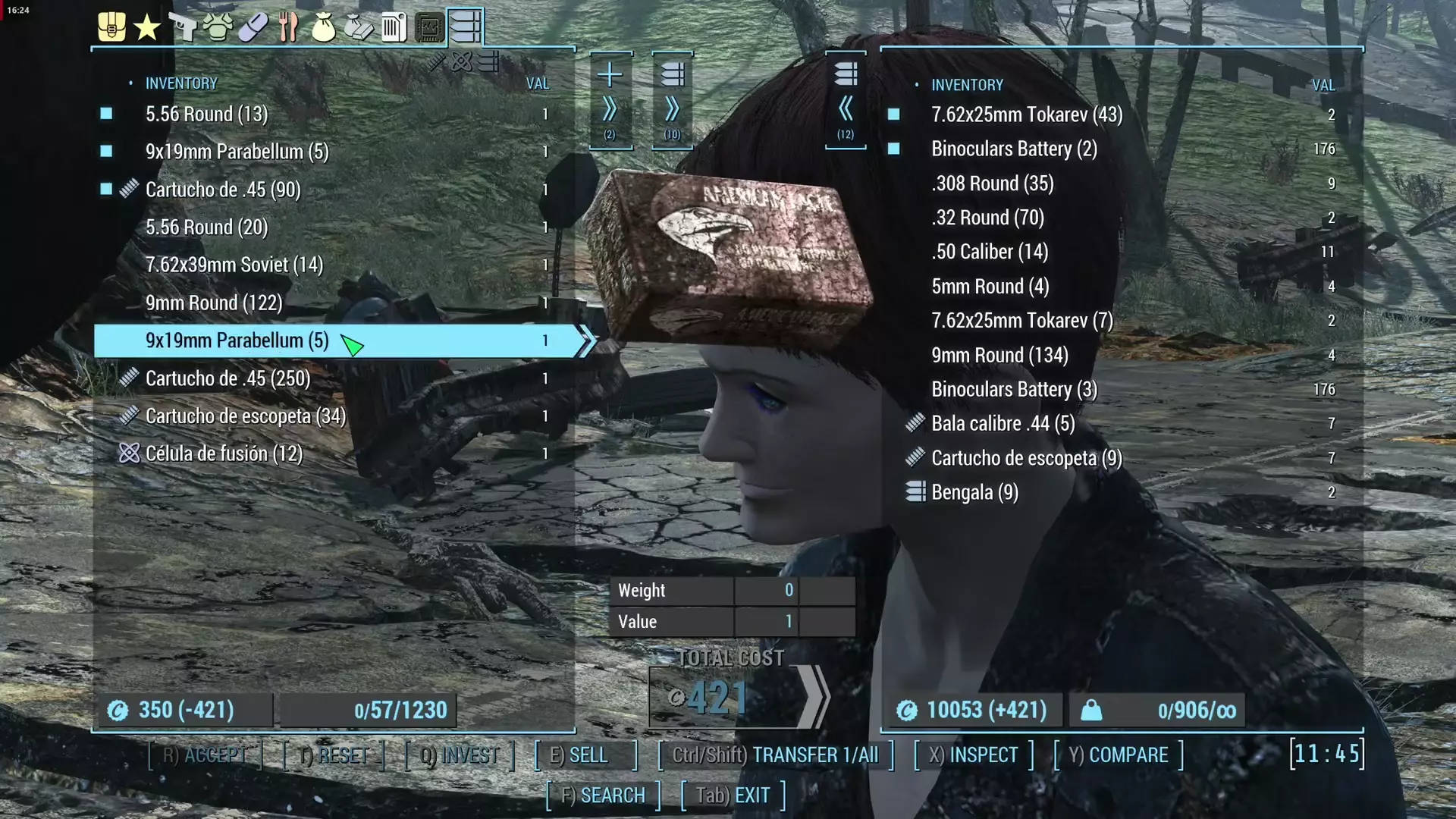
Task: Pick Célula de fusión (12) item
Action: 224,454
